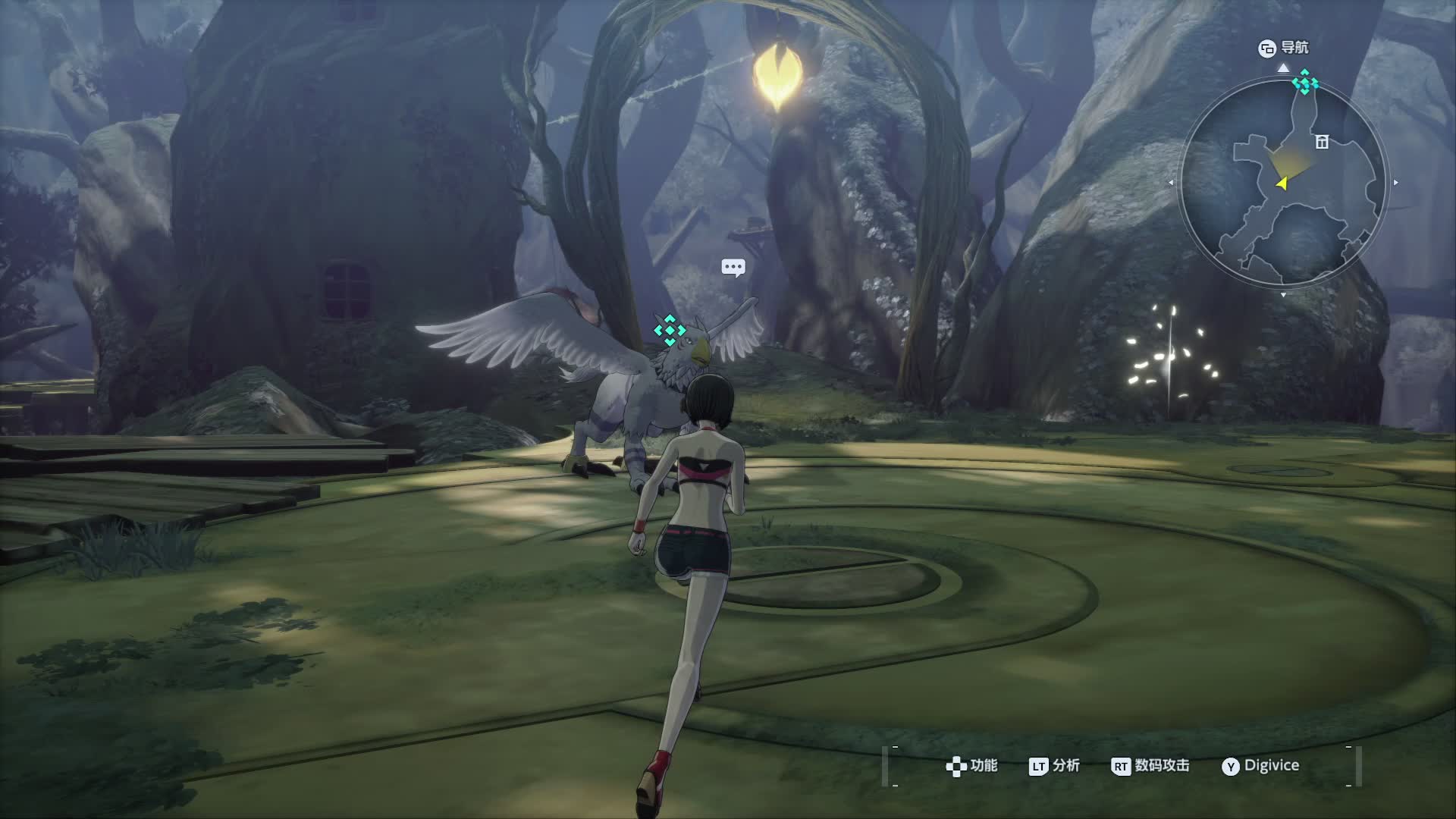
Task: Select the yellow player arrow on the minimap
Action: (x=1282, y=183)
